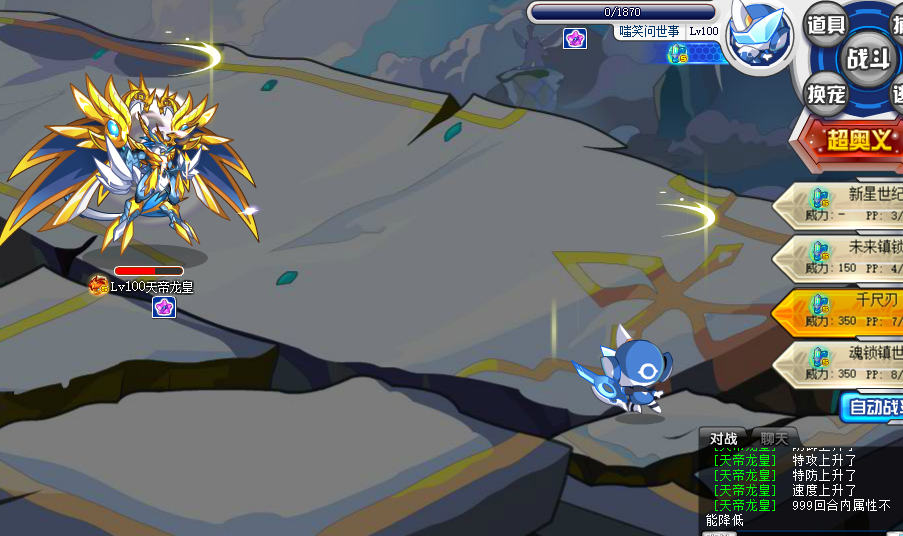Click the enemy's purple star status icon

click(x=164, y=307)
